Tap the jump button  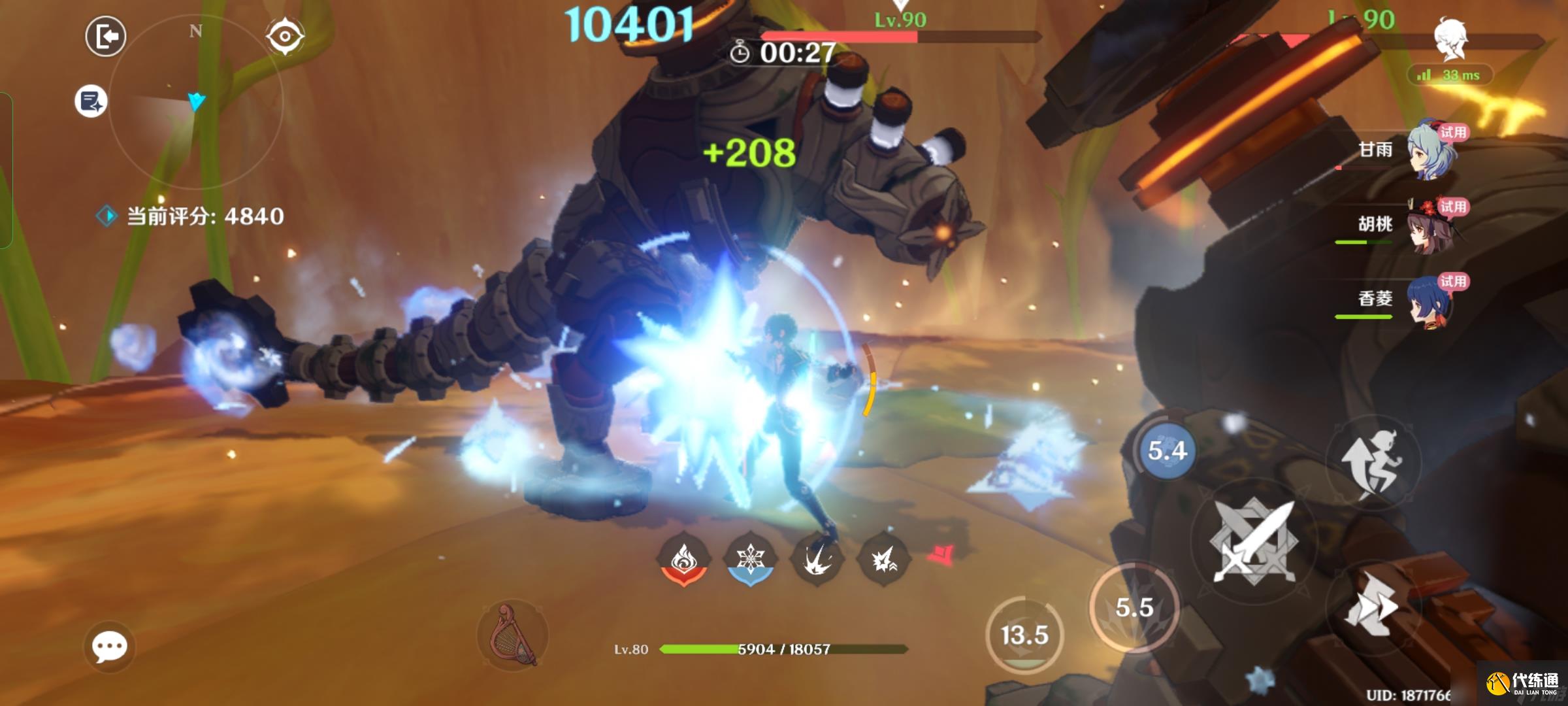click(1372, 462)
